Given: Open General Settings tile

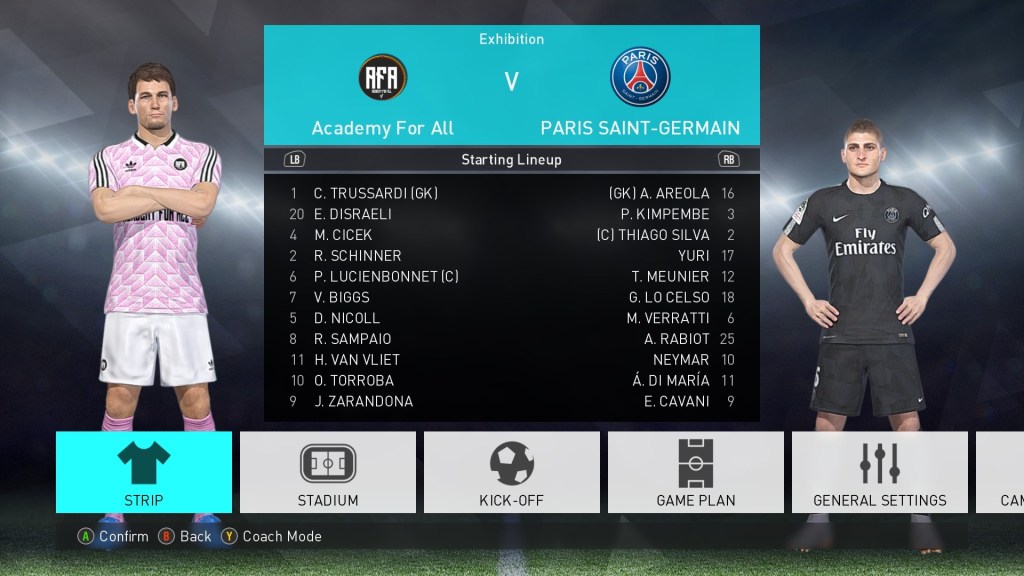Looking at the screenshot, I should 880,472.
